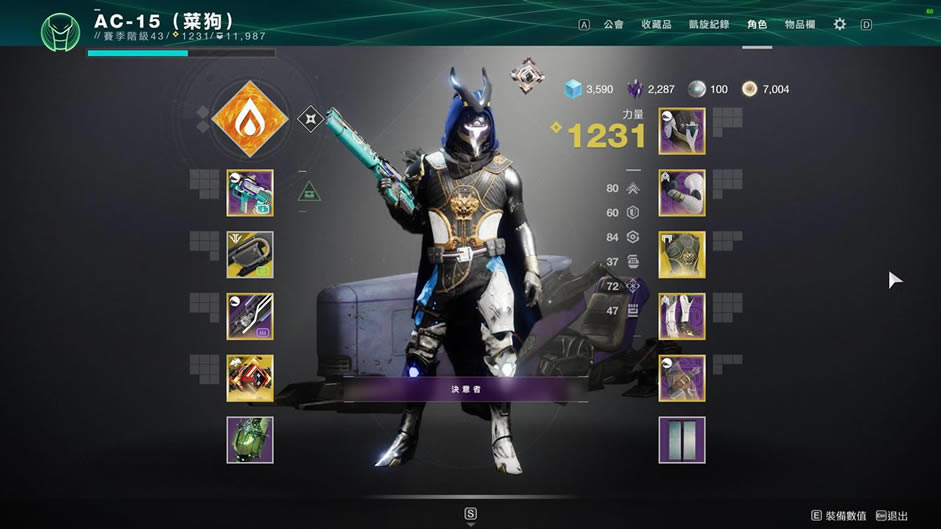Open the orange solar subclass diamond

tap(250, 120)
